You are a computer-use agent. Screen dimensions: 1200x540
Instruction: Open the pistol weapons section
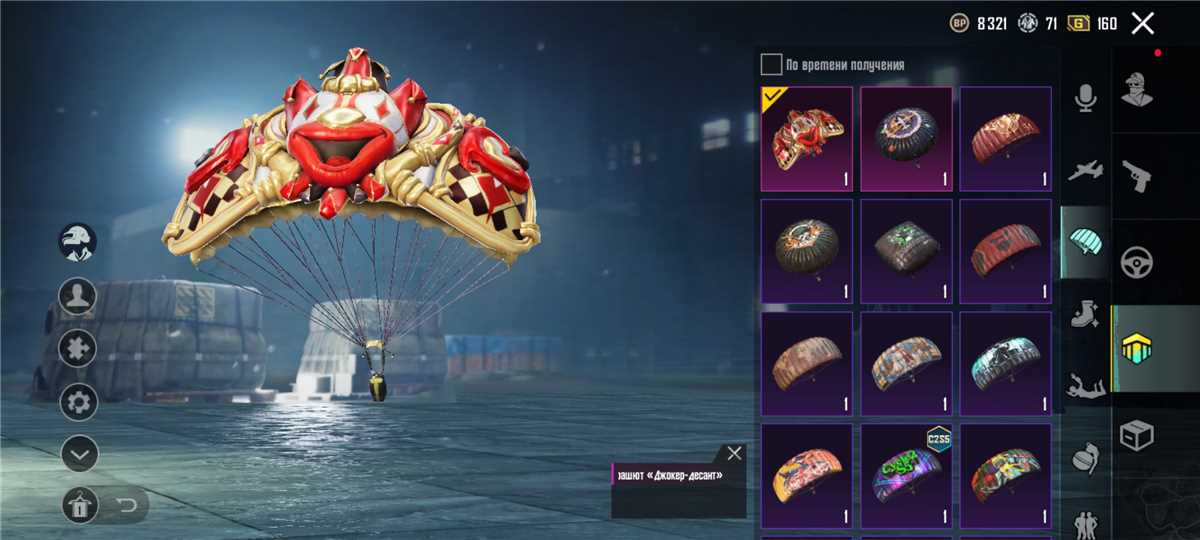pos(1137,175)
